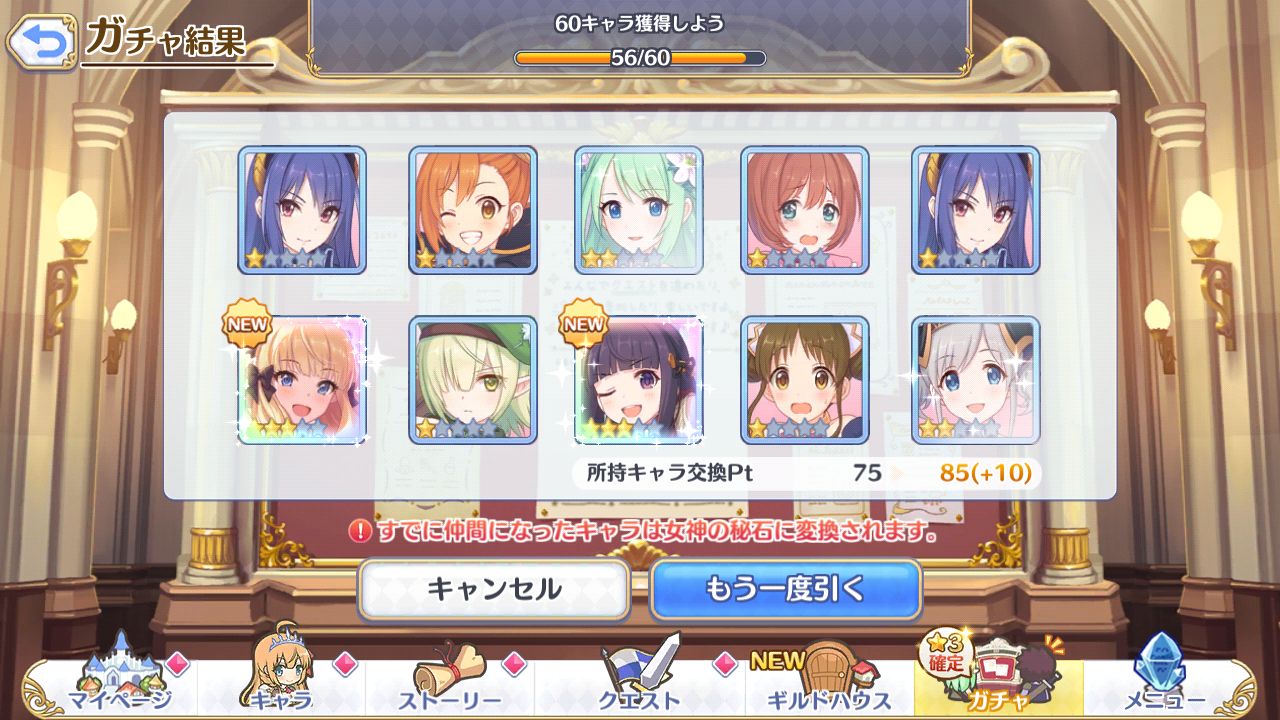Viewport: 1280px width, 720px height.
Task: Cancel with the キャンセル button
Action: (494, 588)
